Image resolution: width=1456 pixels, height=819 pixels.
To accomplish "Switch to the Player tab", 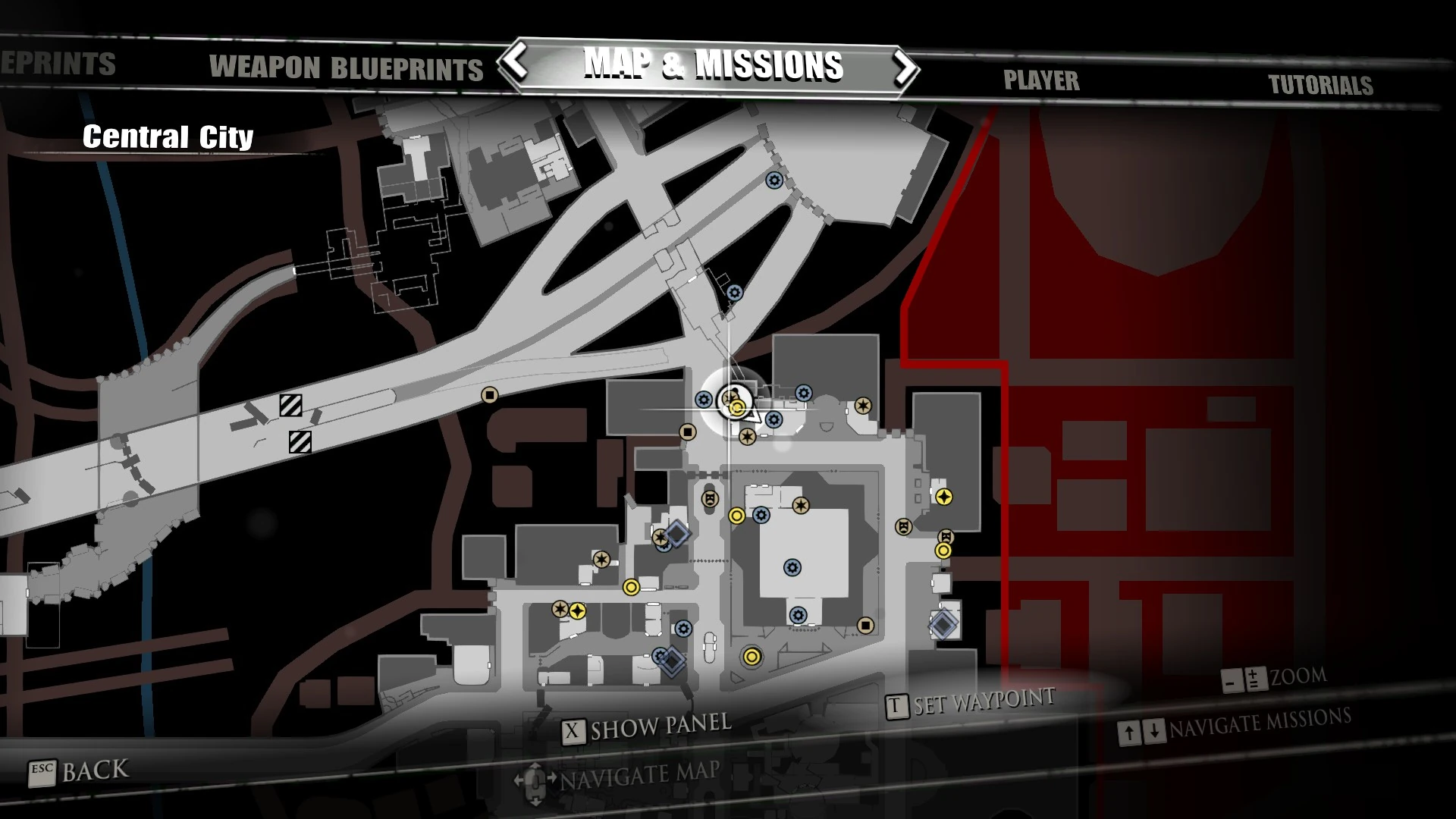I will click(x=1042, y=80).
